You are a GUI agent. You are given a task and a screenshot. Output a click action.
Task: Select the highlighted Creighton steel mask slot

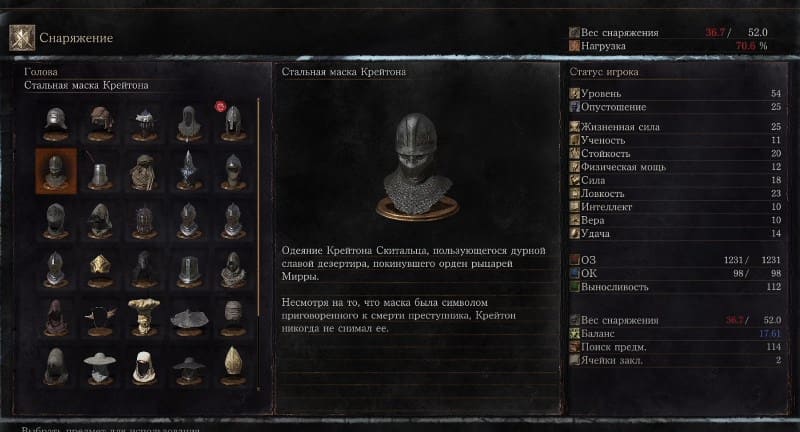pyautogui.click(x=55, y=170)
